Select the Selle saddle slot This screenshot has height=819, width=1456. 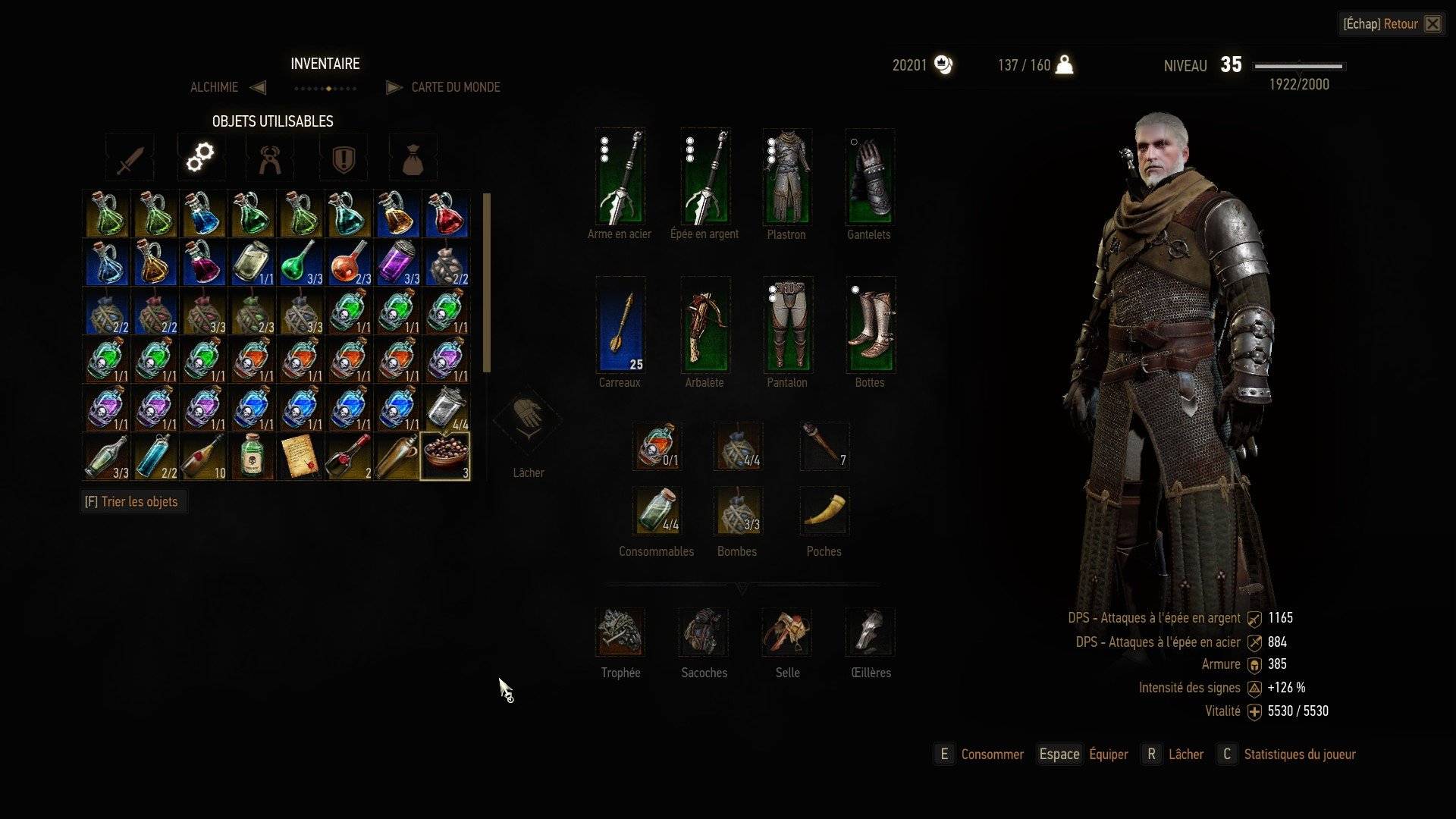pos(787,632)
